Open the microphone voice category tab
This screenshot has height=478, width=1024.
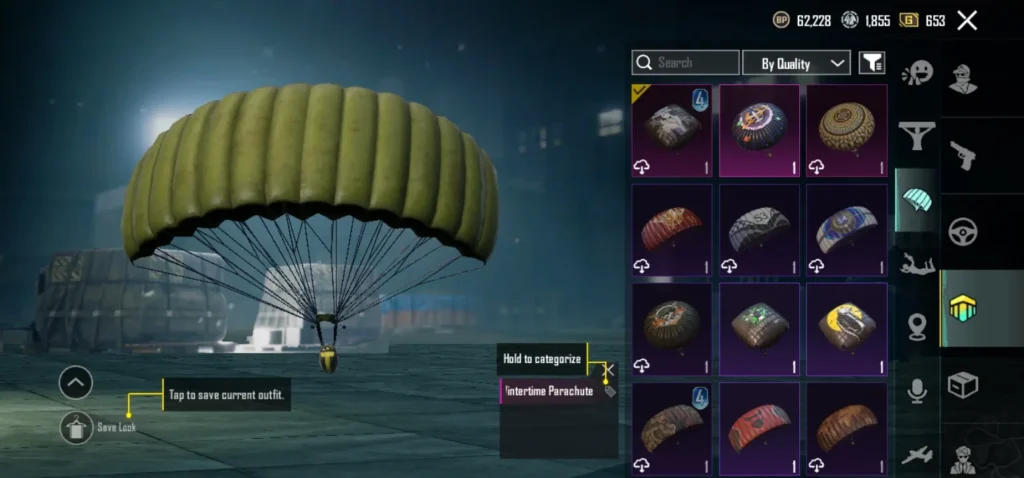pyautogui.click(x=916, y=391)
